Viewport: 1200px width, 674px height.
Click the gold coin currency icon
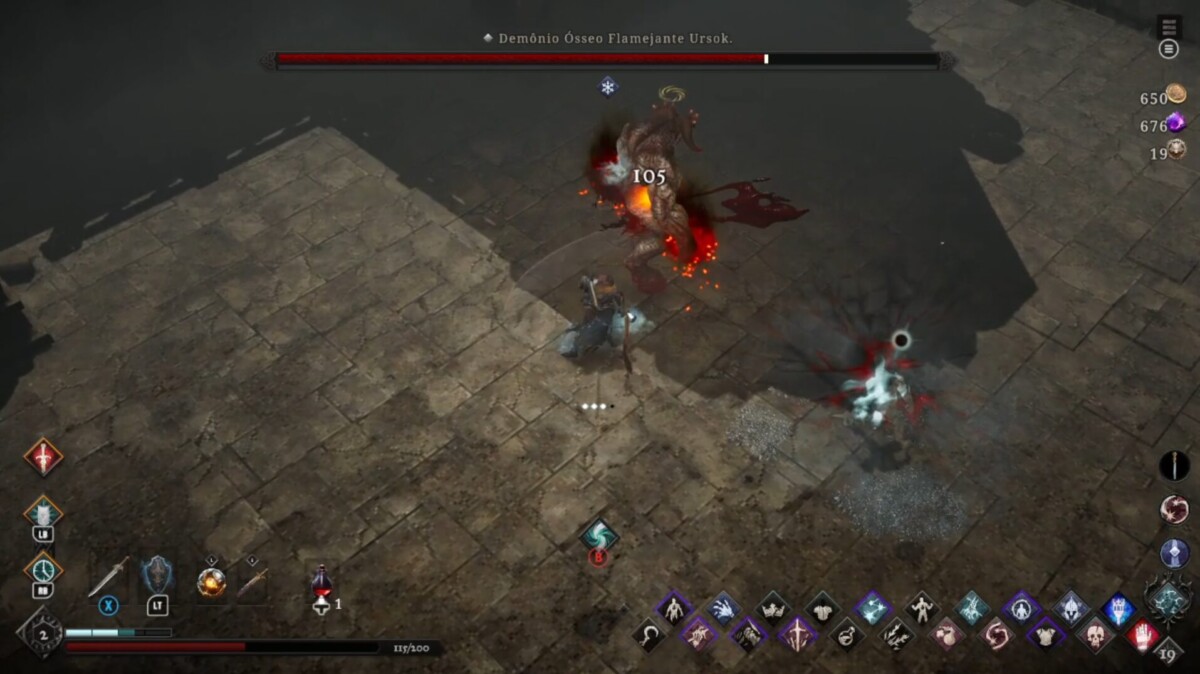click(x=1176, y=94)
